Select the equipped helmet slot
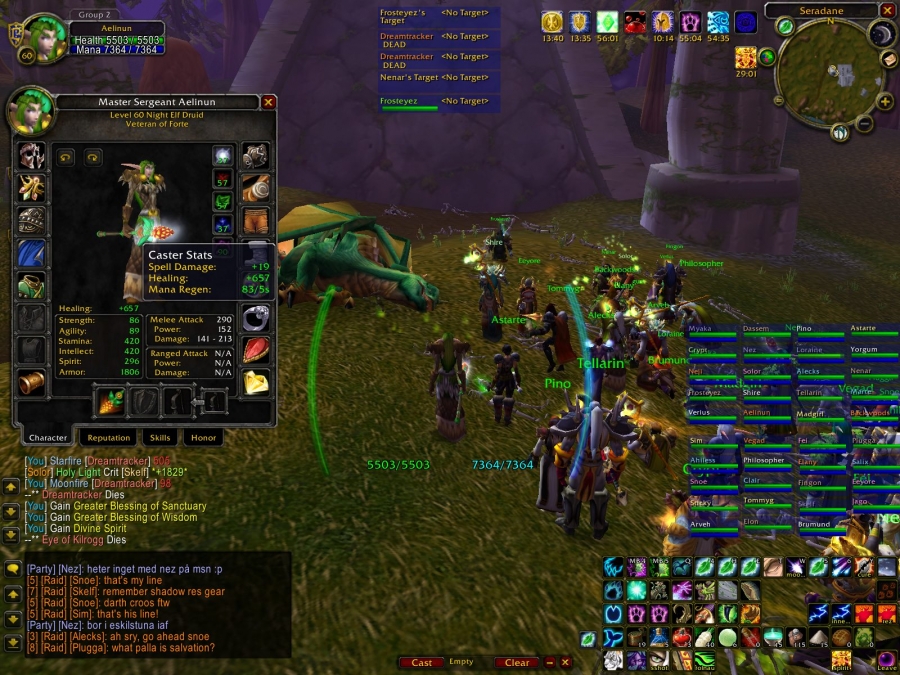This screenshot has height=675, width=900. (31, 155)
